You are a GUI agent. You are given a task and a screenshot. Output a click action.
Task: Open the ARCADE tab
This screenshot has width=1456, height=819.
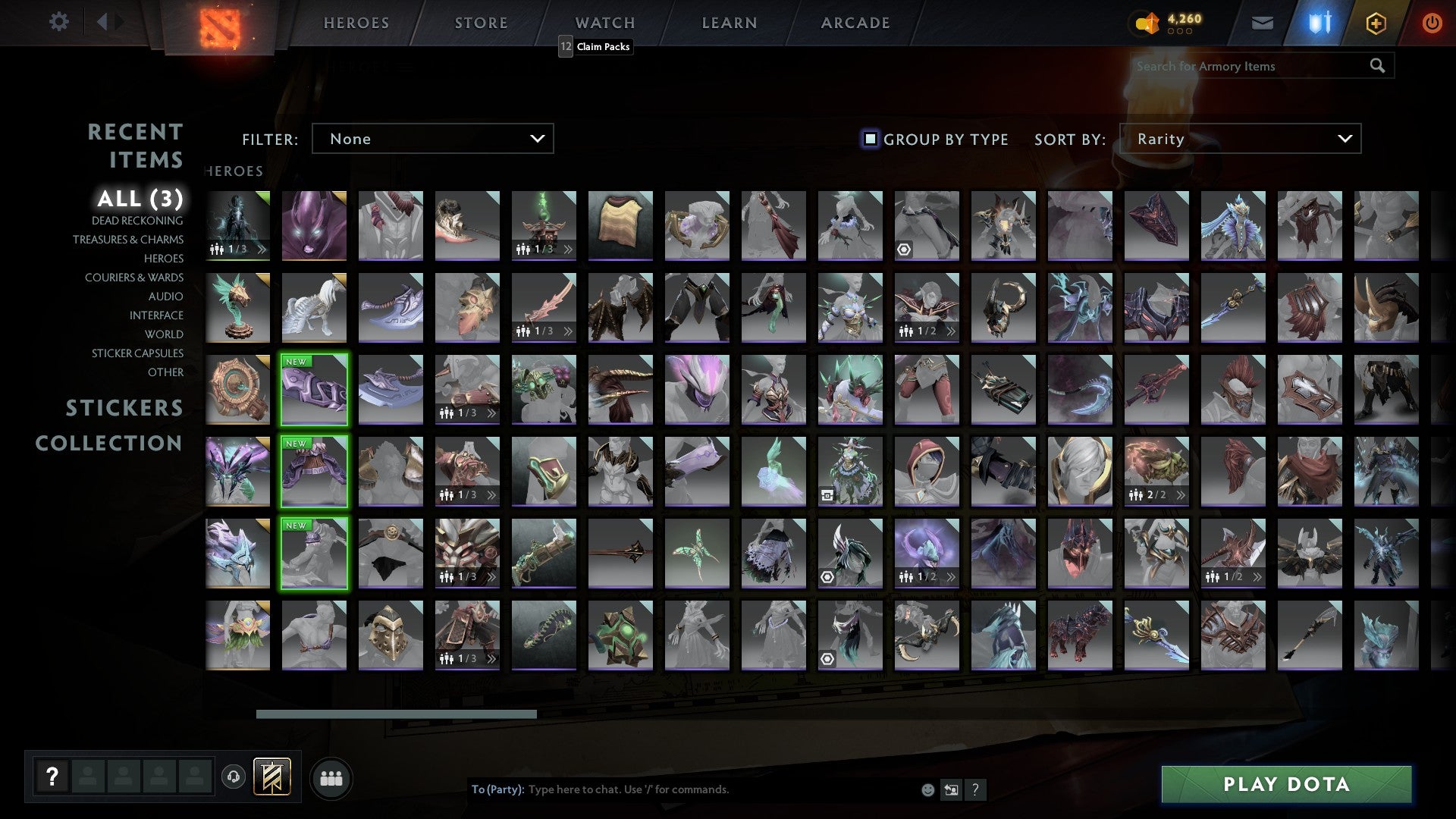click(855, 22)
